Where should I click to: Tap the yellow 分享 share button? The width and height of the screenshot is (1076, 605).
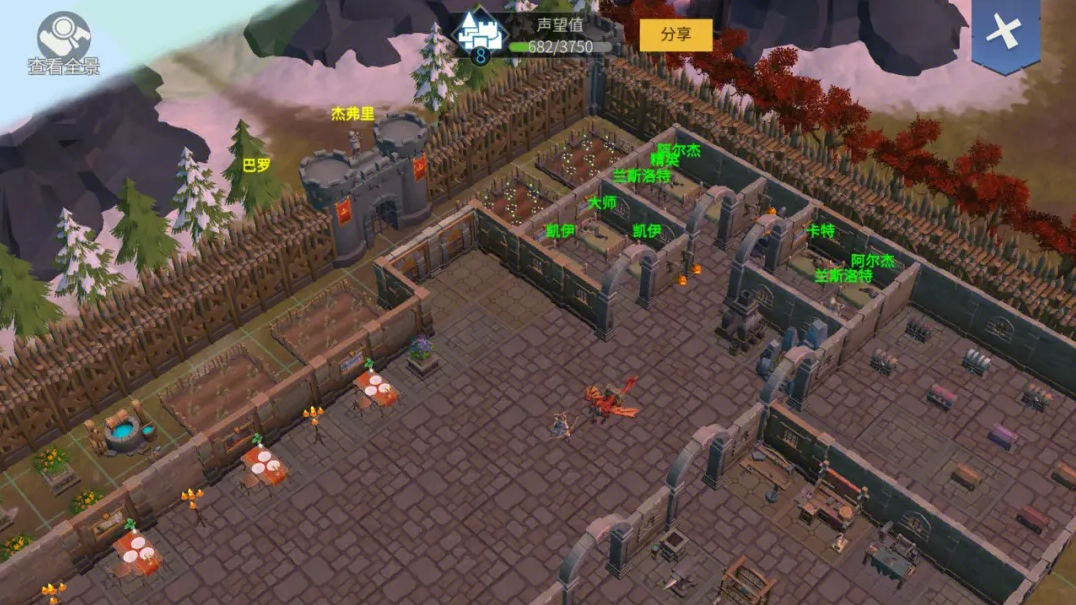coord(676,34)
